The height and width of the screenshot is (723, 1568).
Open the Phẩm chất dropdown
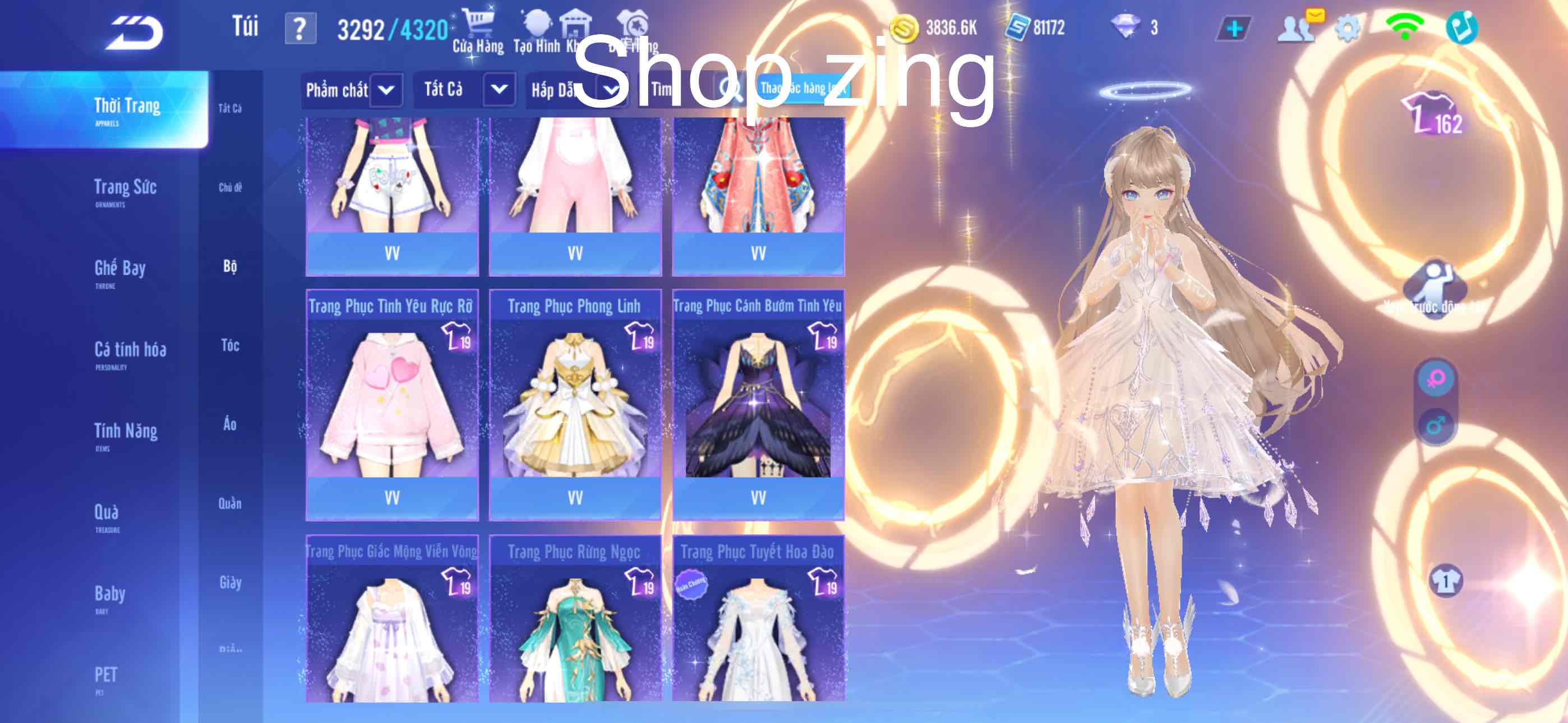click(386, 91)
